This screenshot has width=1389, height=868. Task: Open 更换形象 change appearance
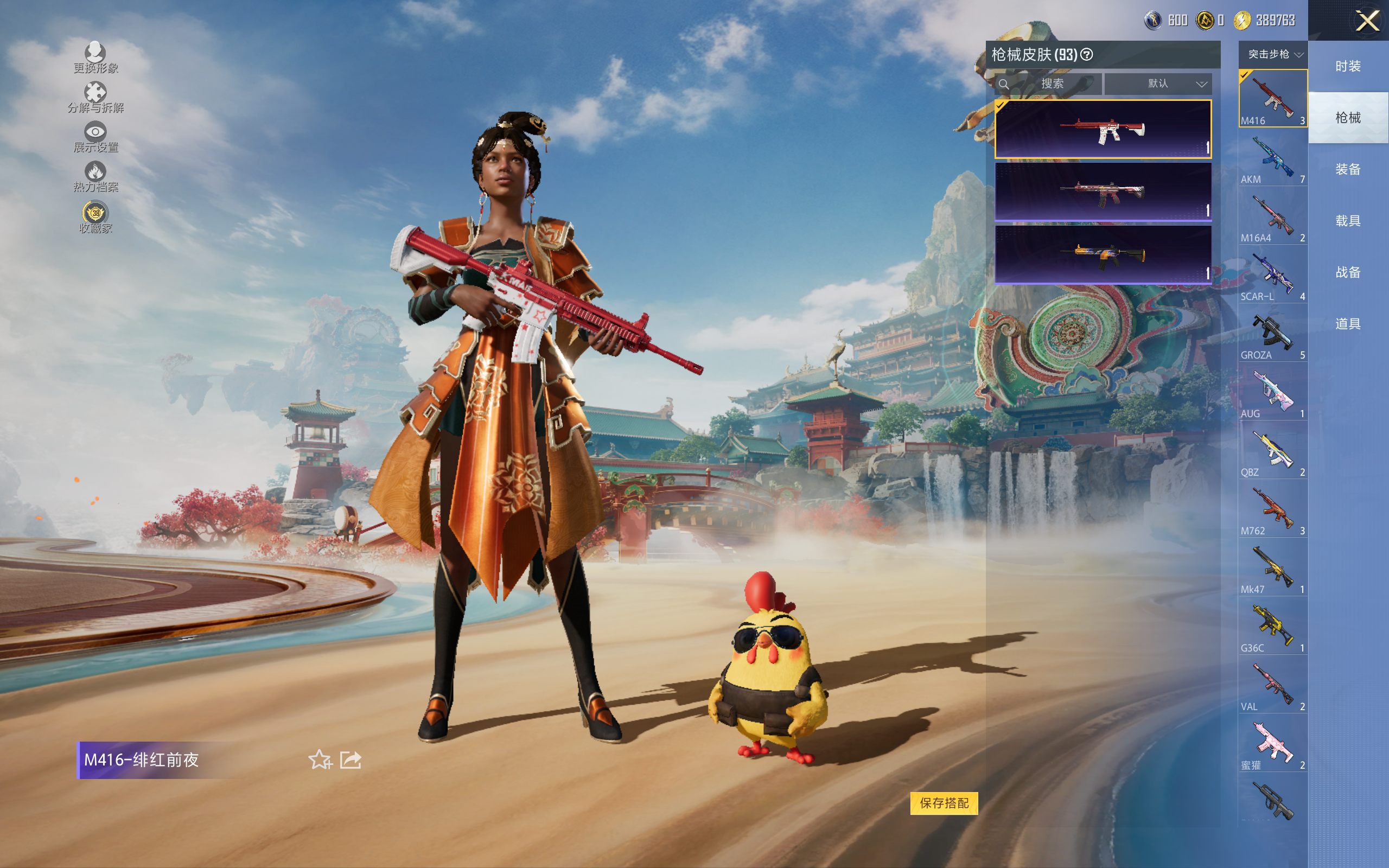95,58
